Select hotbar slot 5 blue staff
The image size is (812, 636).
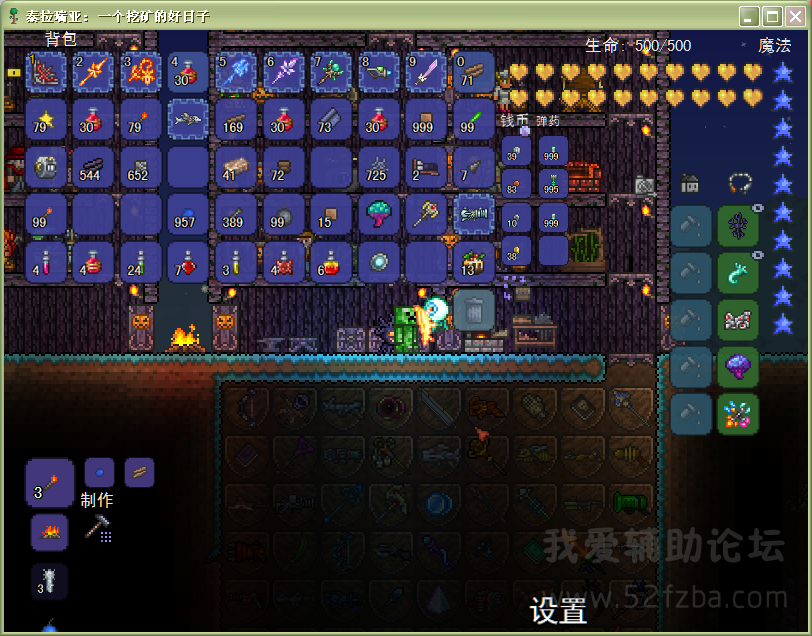[x=236, y=72]
